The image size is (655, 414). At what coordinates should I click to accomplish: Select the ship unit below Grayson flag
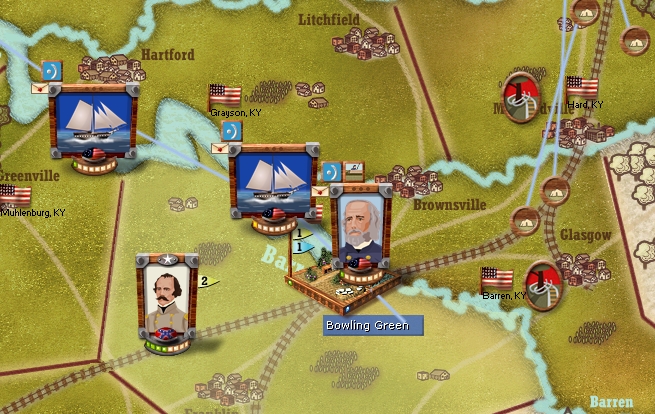pyautogui.click(x=272, y=180)
